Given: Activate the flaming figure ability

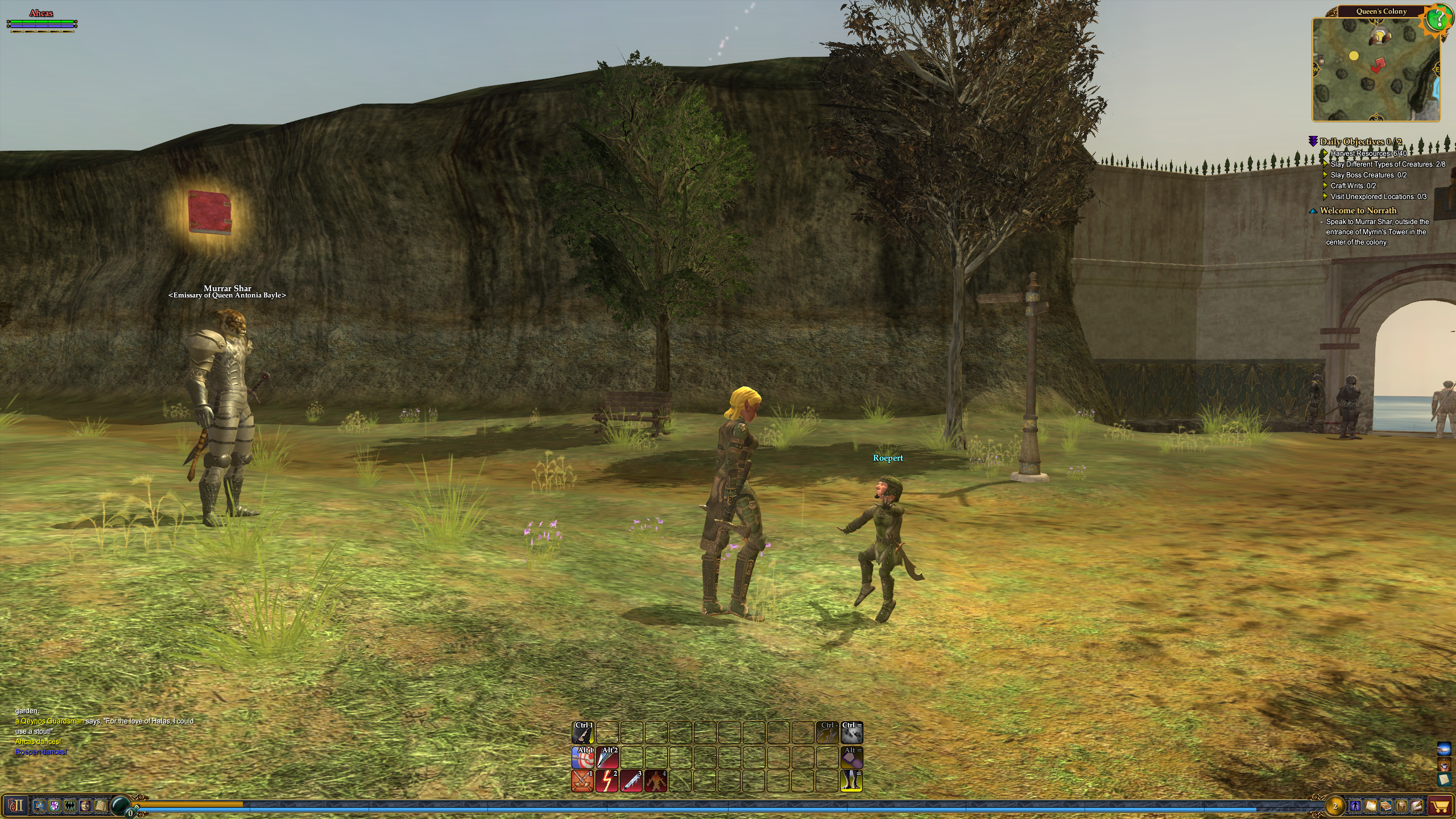Looking at the screenshot, I should tap(656, 781).
